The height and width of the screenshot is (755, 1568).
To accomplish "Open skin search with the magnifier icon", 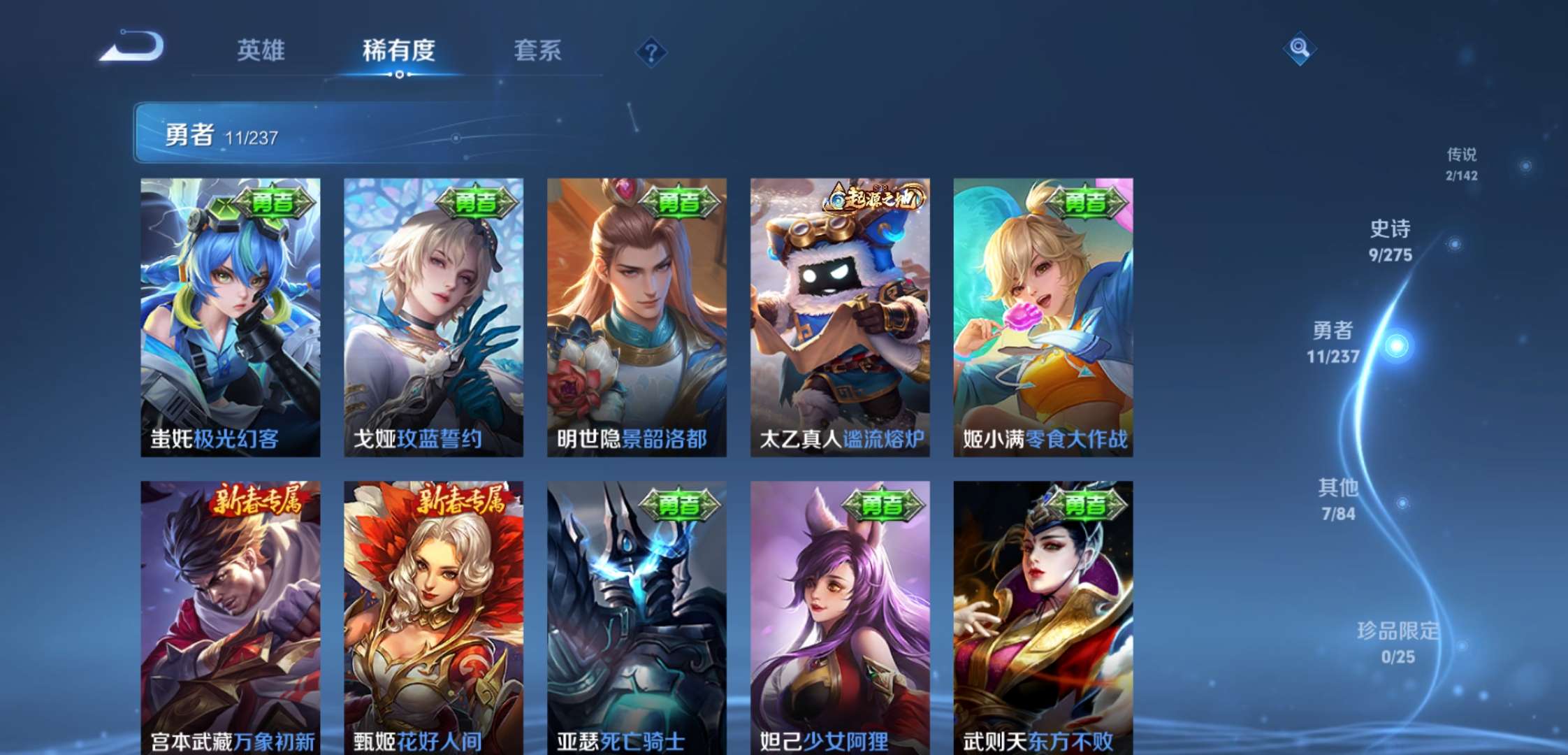I will point(1300,49).
